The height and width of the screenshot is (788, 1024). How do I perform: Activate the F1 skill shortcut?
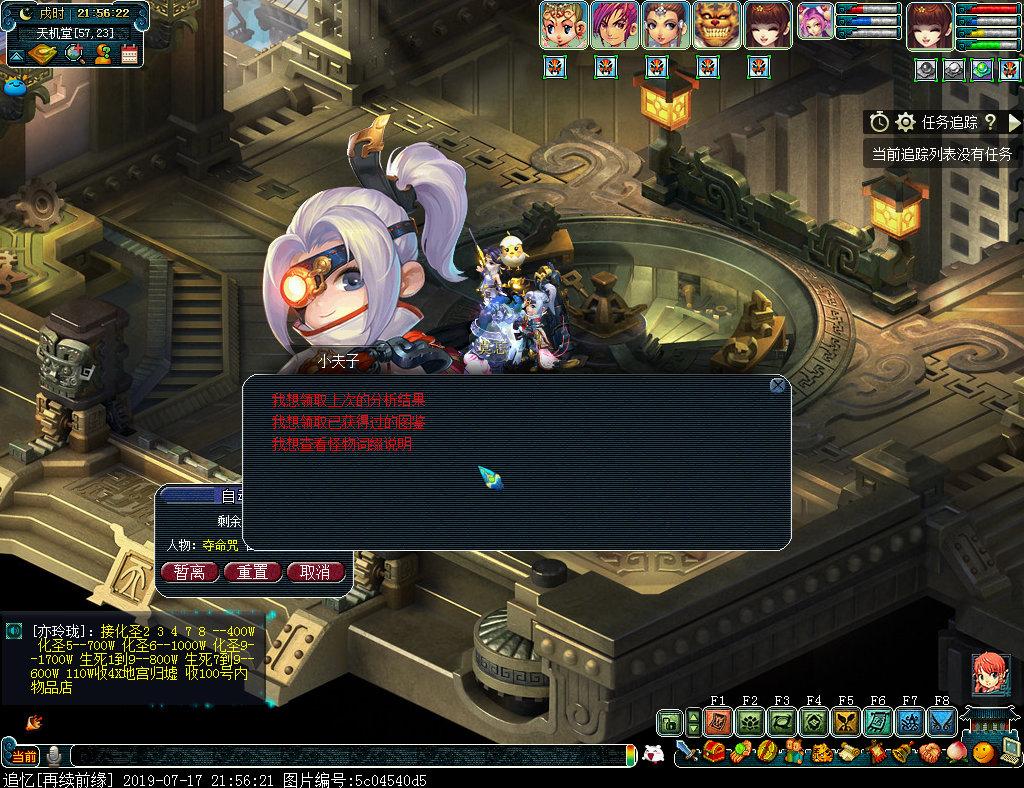(x=717, y=721)
